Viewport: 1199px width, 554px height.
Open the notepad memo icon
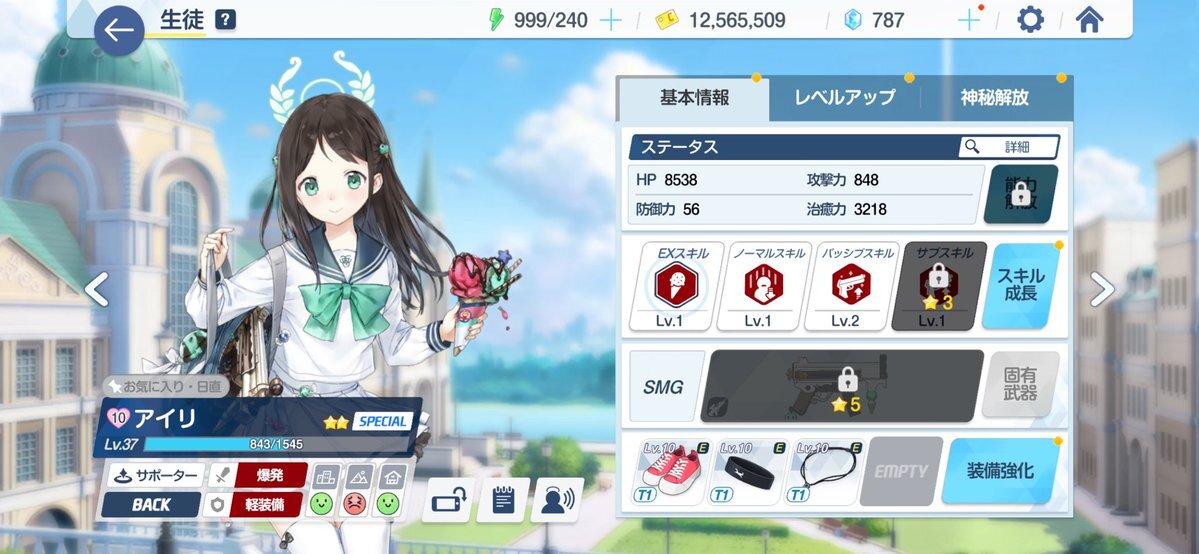pyautogui.click(x=503, y=499)
